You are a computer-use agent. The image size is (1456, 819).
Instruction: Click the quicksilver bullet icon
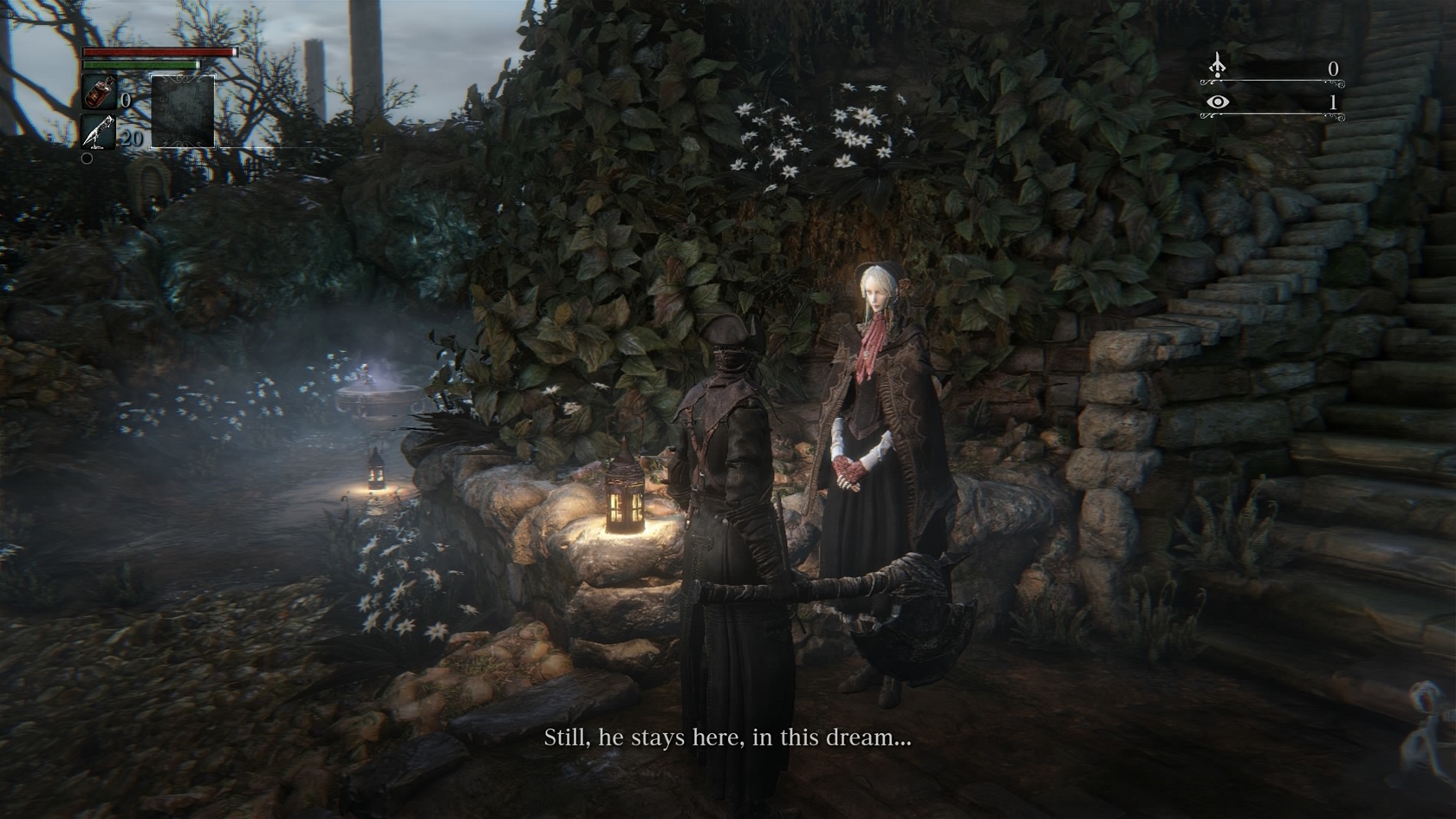(98, 133)
